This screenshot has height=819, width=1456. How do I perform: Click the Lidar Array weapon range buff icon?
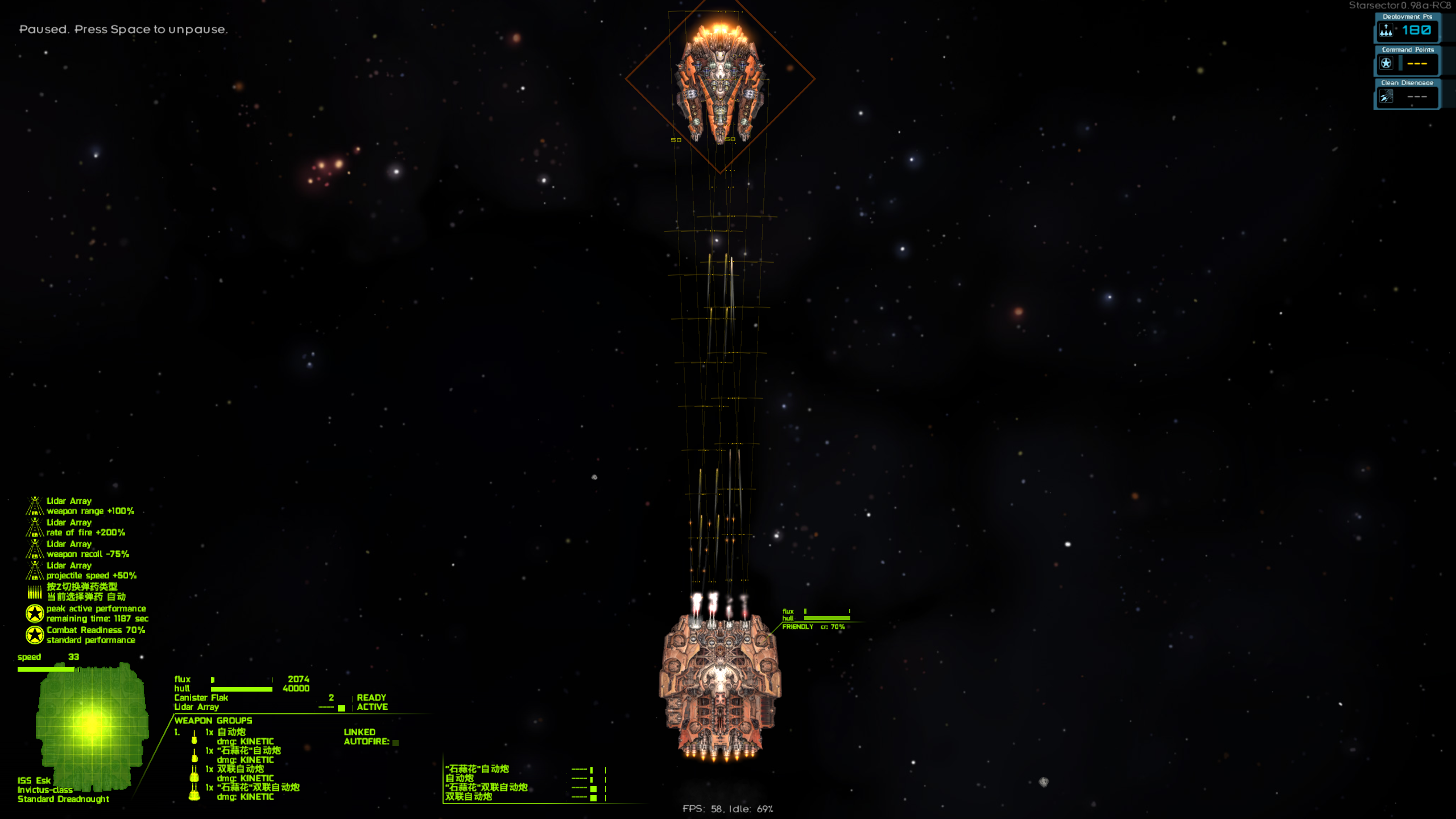pos(35,506)
